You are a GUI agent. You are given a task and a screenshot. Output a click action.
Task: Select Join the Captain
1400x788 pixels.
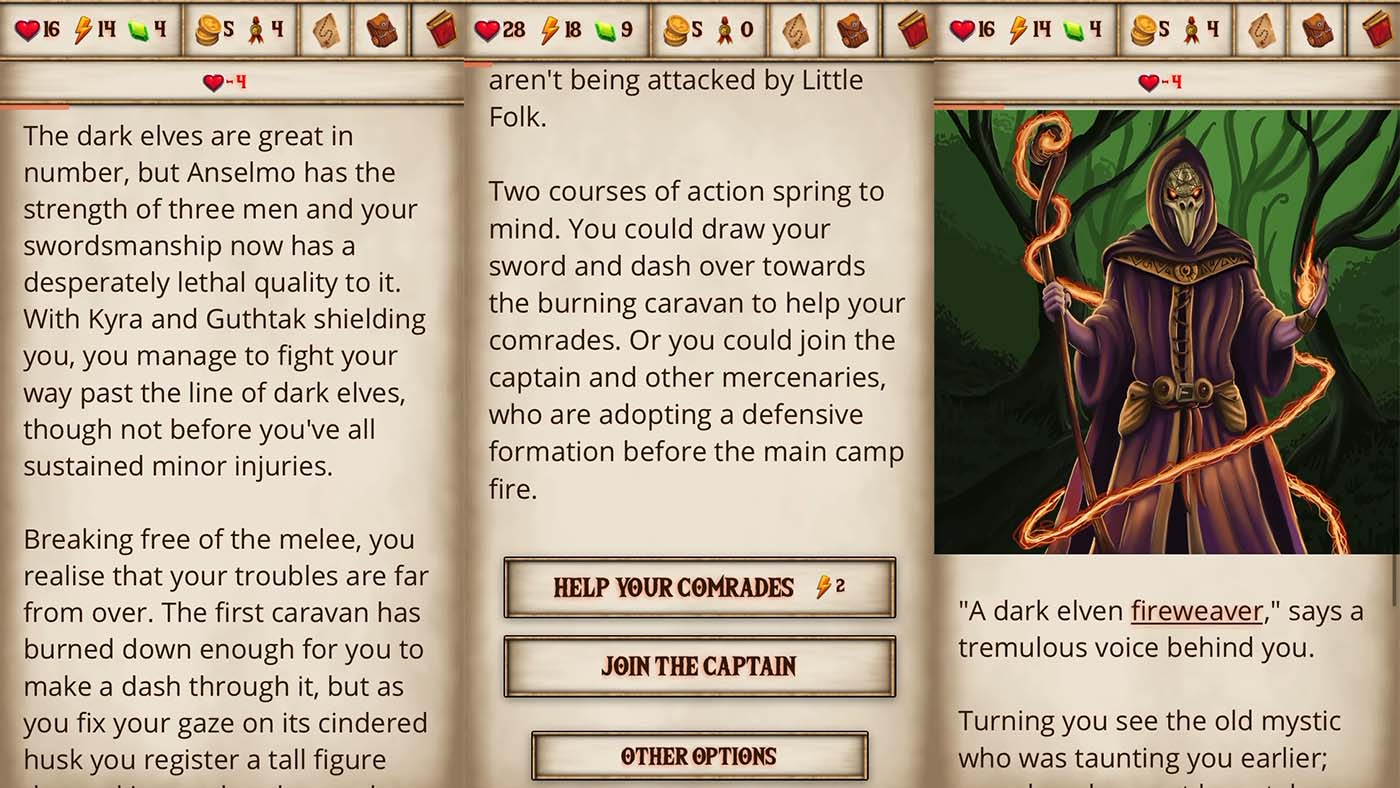(699, 667)
